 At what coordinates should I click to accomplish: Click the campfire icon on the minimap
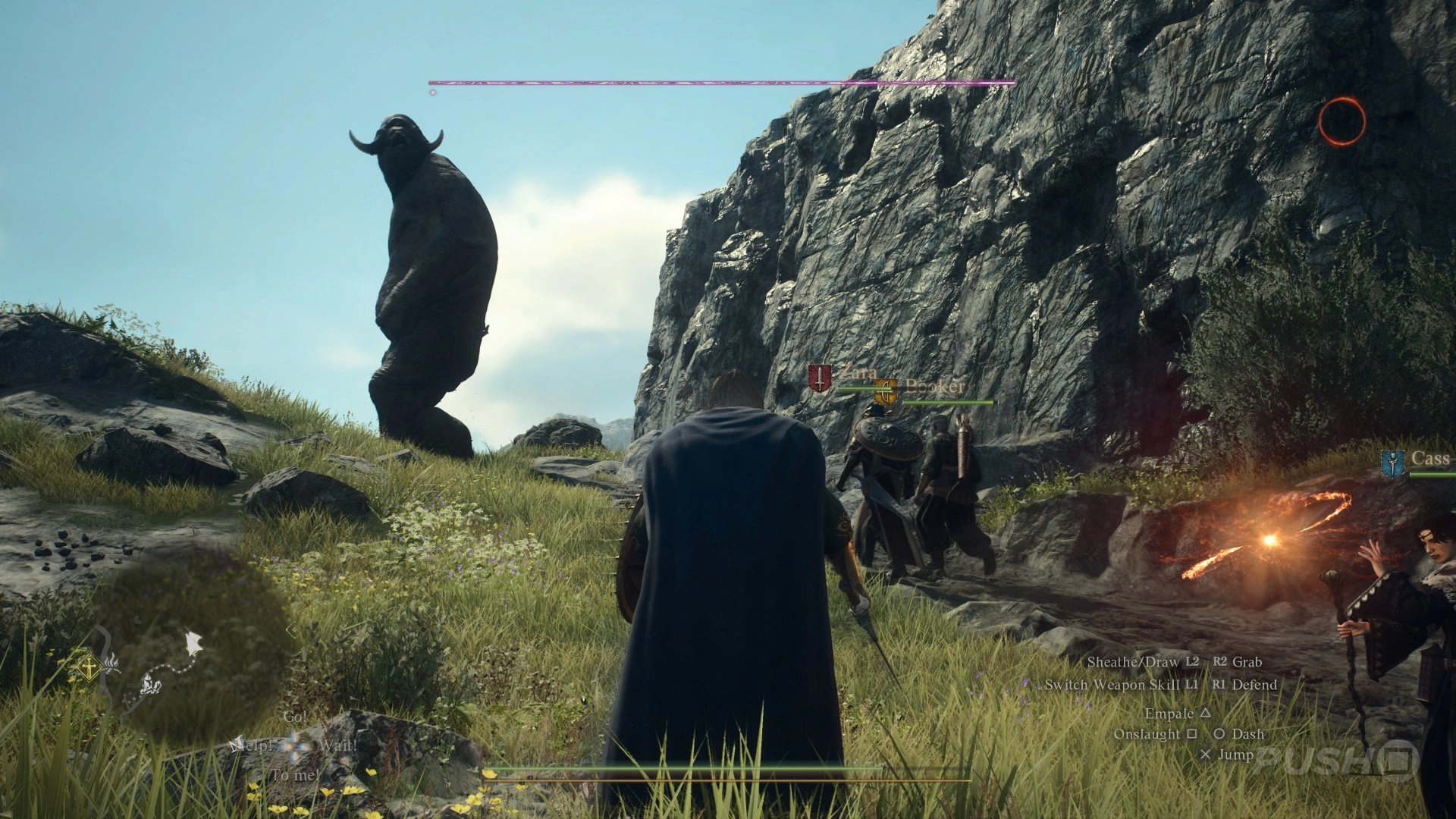coord(112,665)
